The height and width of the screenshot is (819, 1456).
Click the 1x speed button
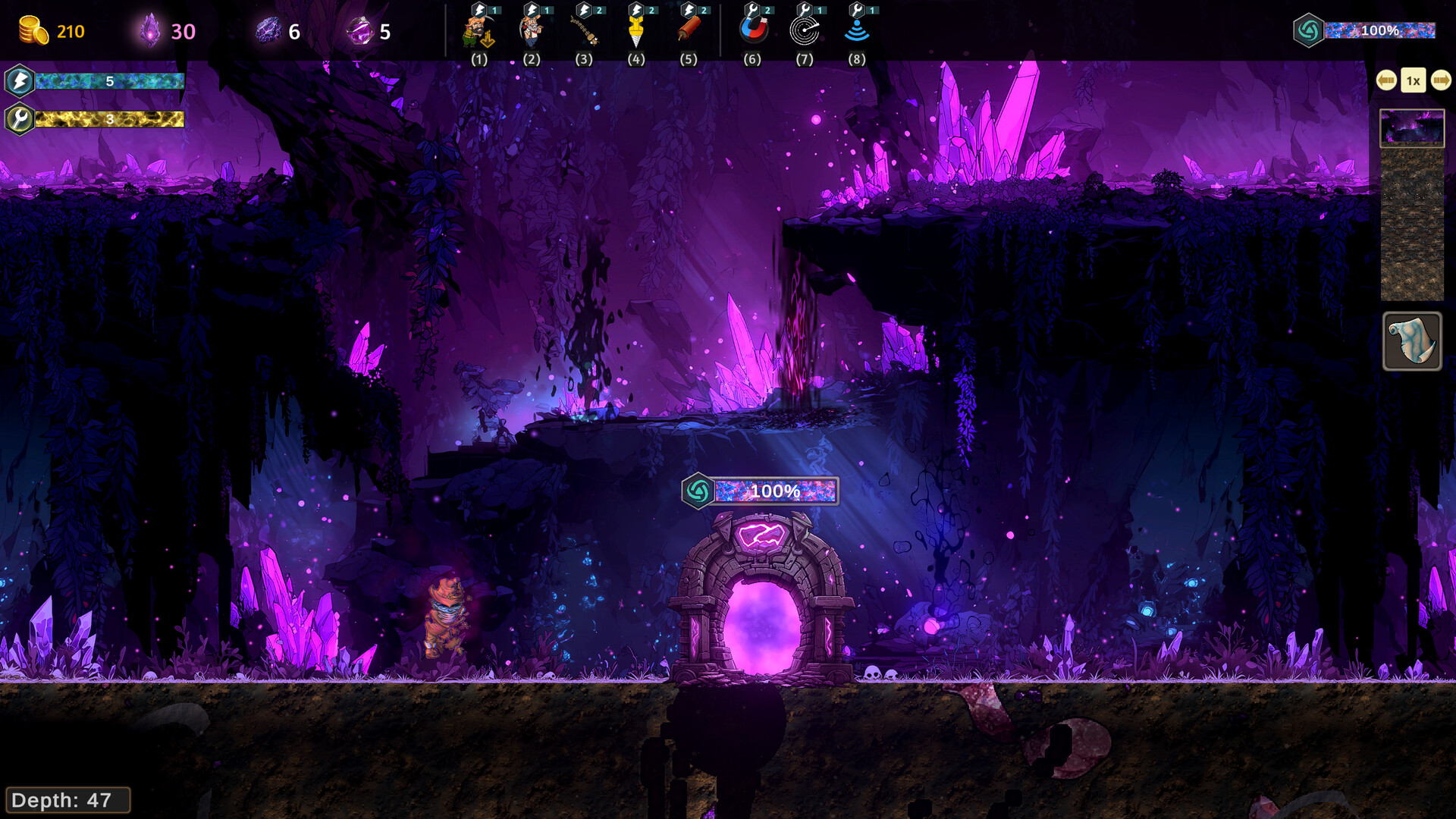(x=1414, y=80)
